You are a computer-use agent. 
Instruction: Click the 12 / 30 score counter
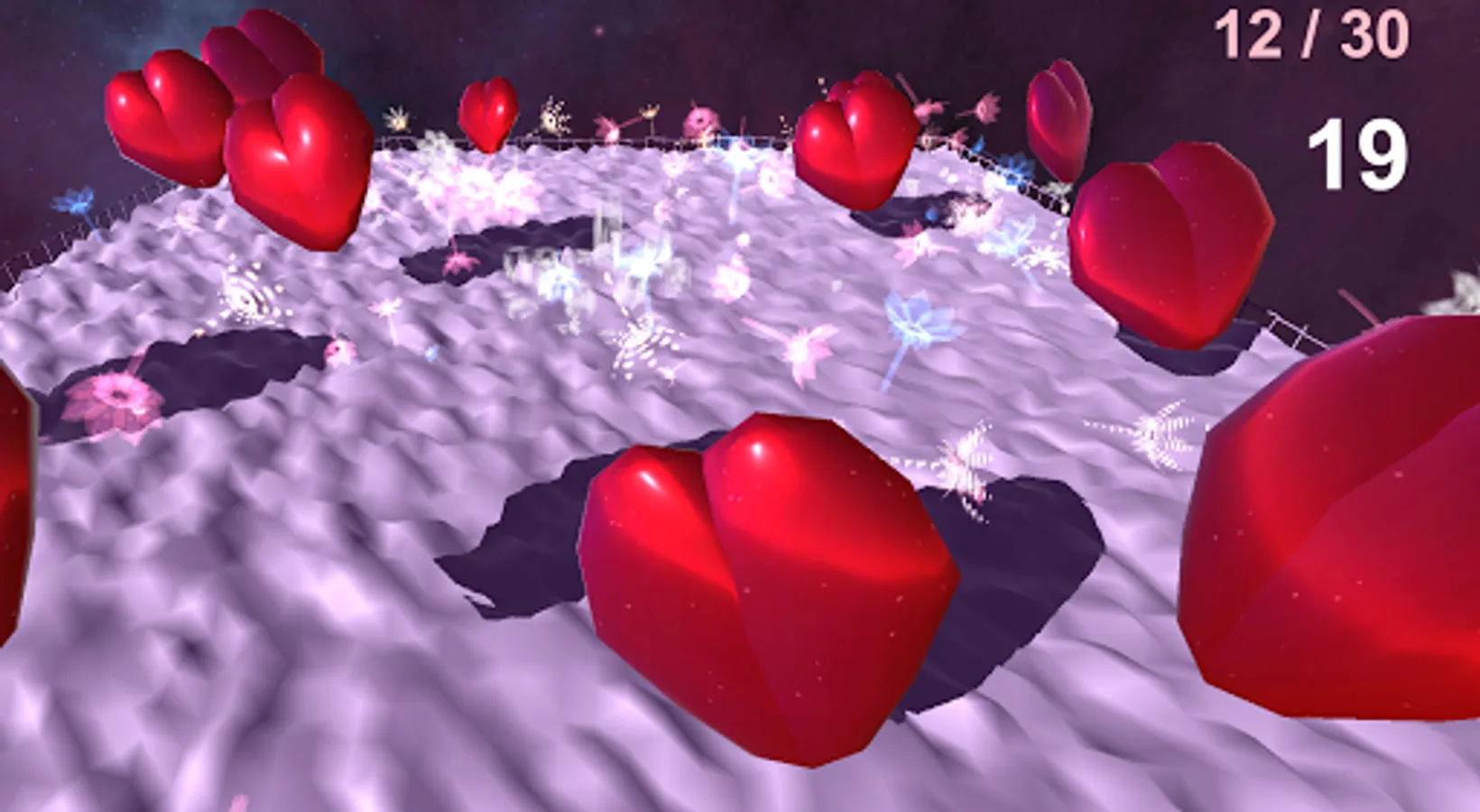pos(1309,32)
